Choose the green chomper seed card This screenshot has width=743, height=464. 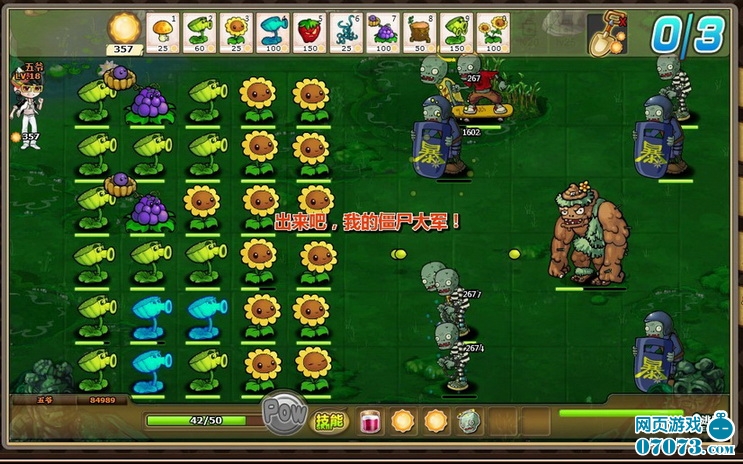(x=455, y=31)
